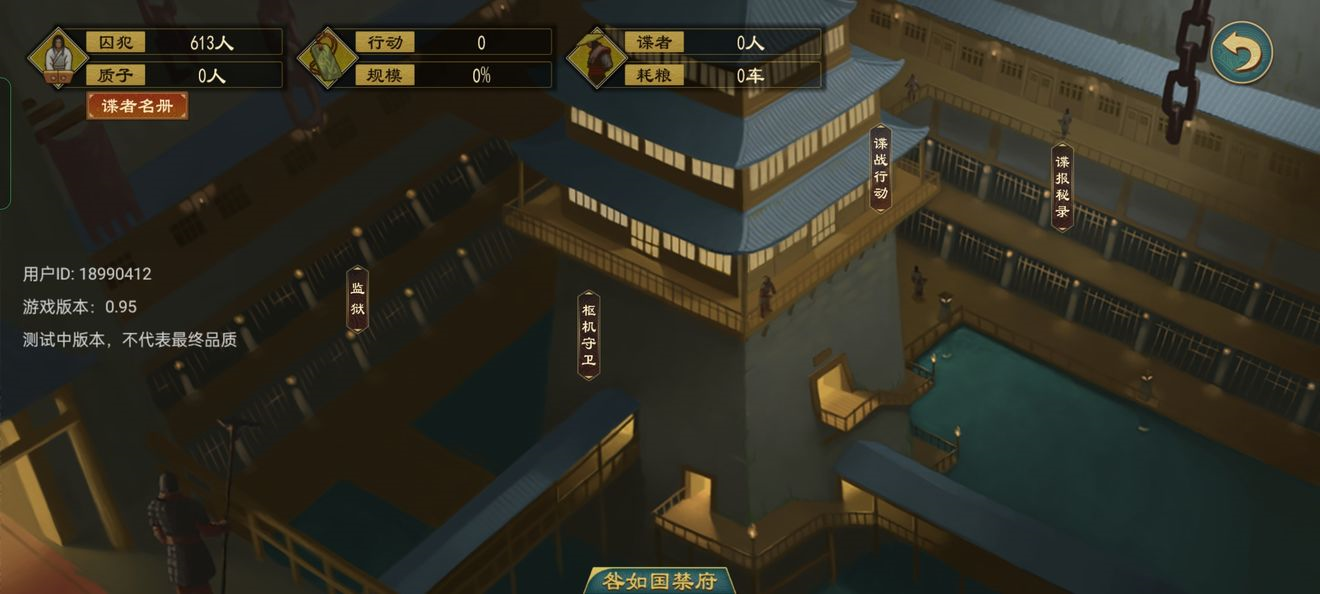Go back with the return arrow button

click(1241, 52)
